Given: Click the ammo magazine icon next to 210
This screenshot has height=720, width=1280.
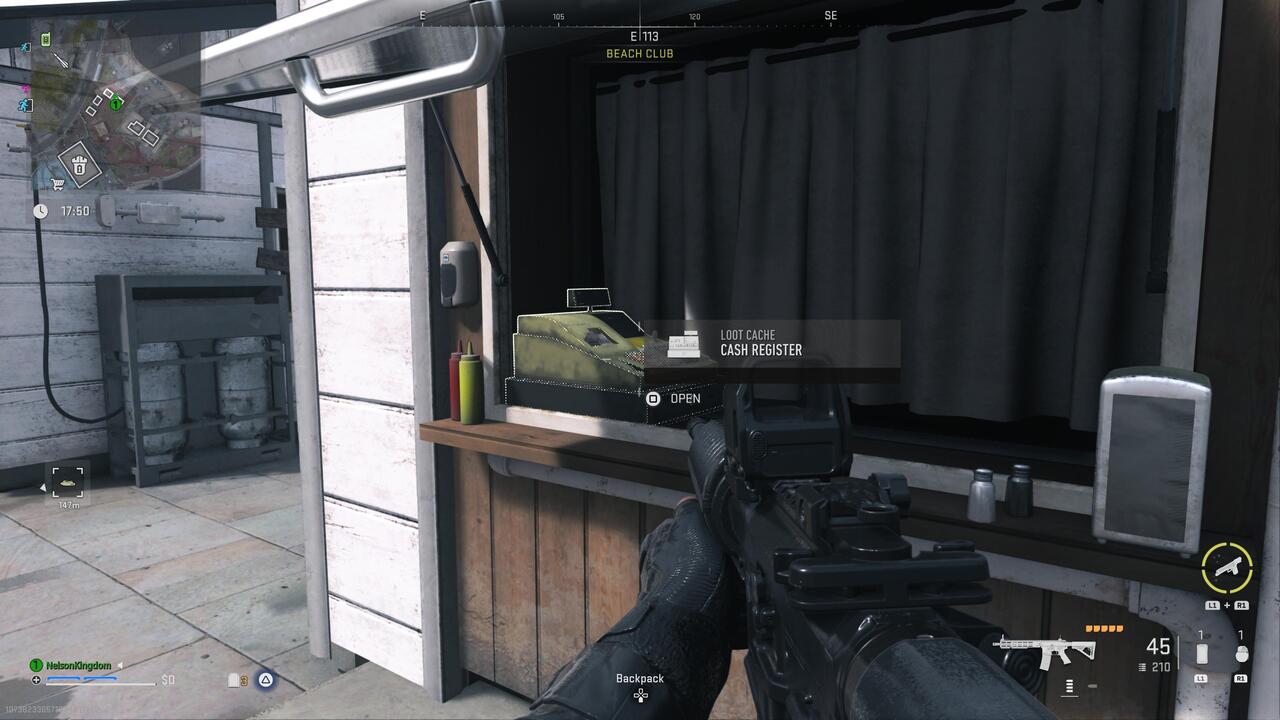Looking at the screenshot, I should point(1142,667).
